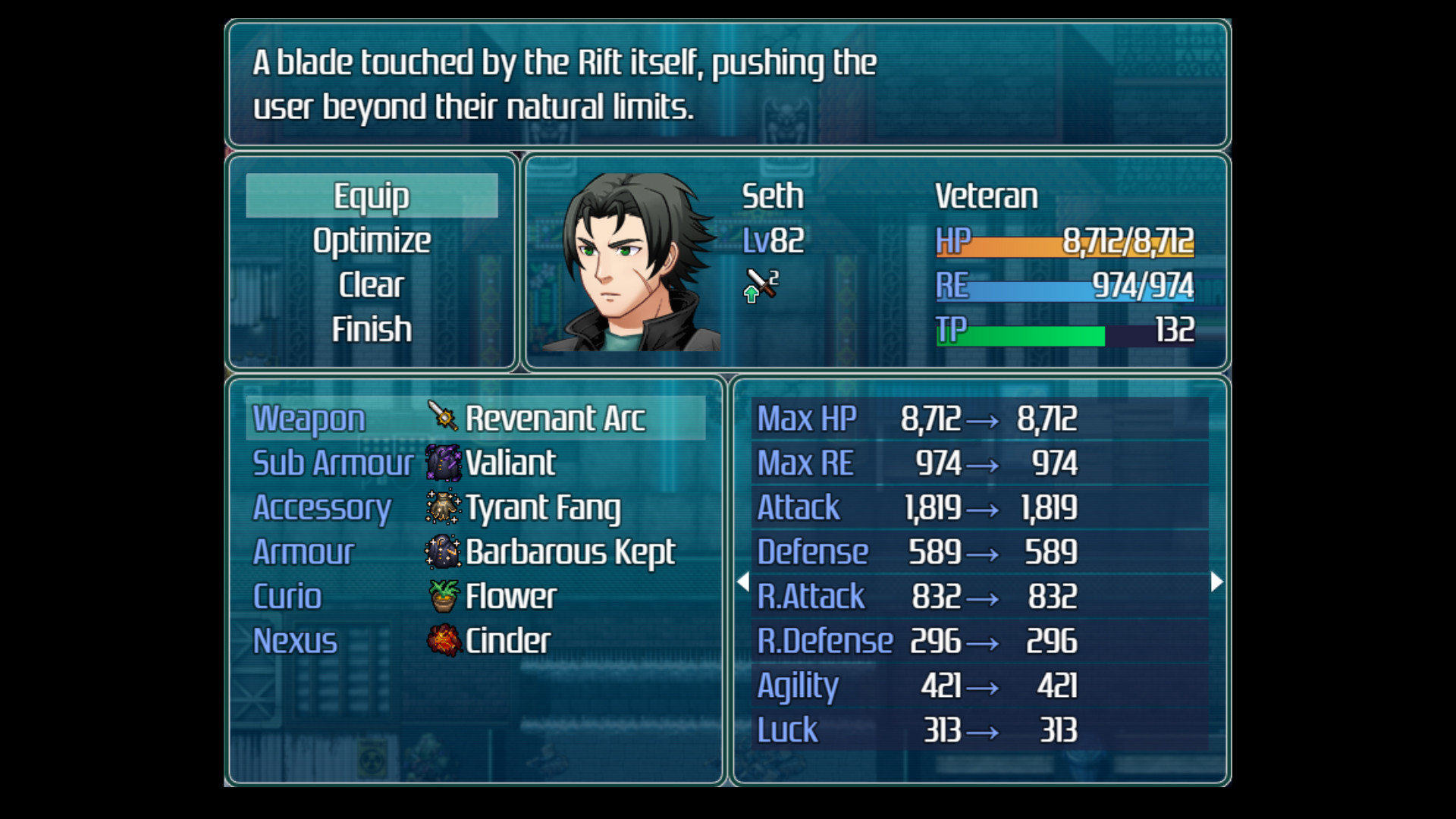1456x819 pixels.
Task: Click the left arrow on stats panel
Action: (x=743, y=582)
